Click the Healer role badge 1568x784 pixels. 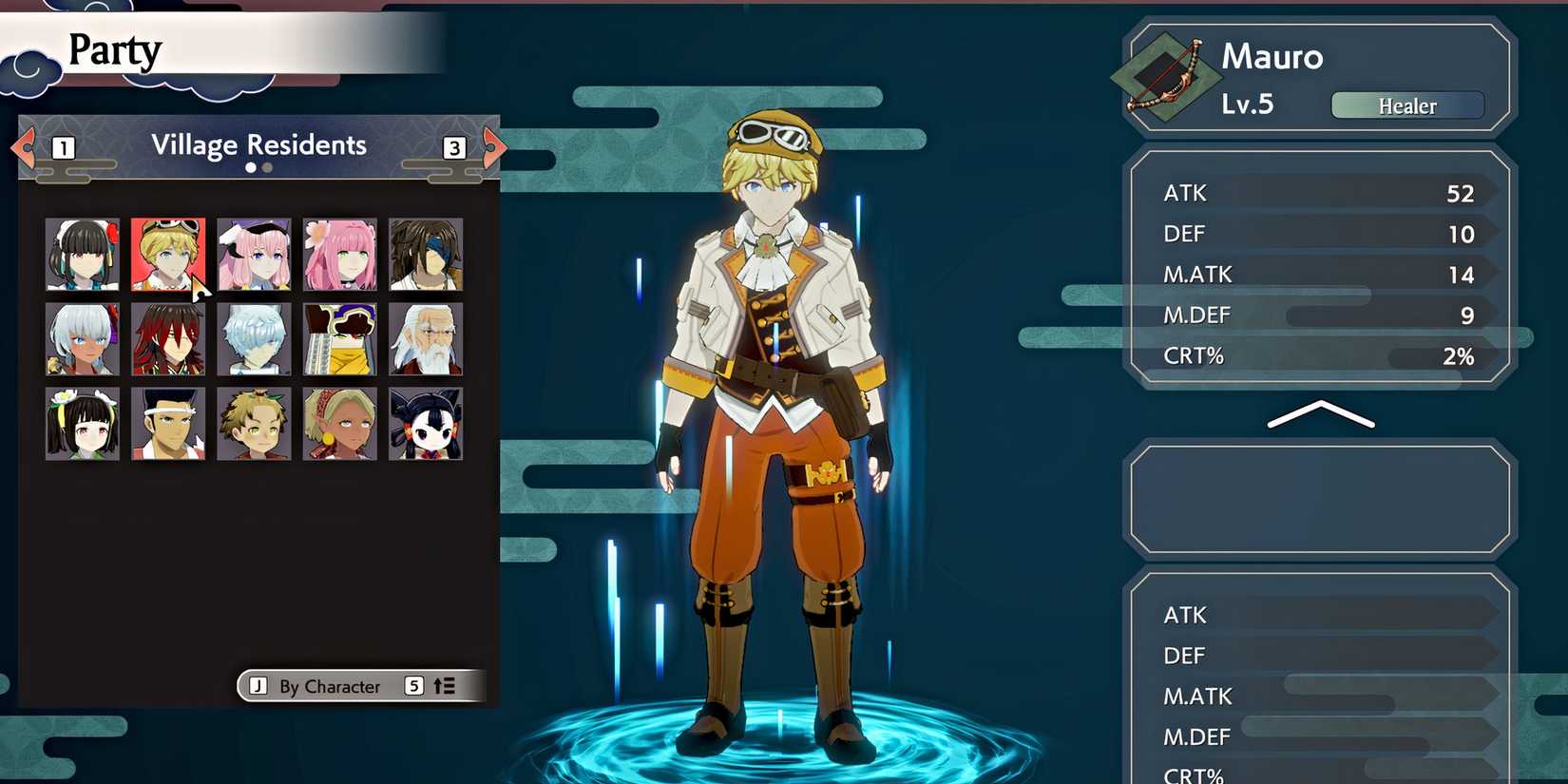pyautogui.click(x=1406, y=105)
